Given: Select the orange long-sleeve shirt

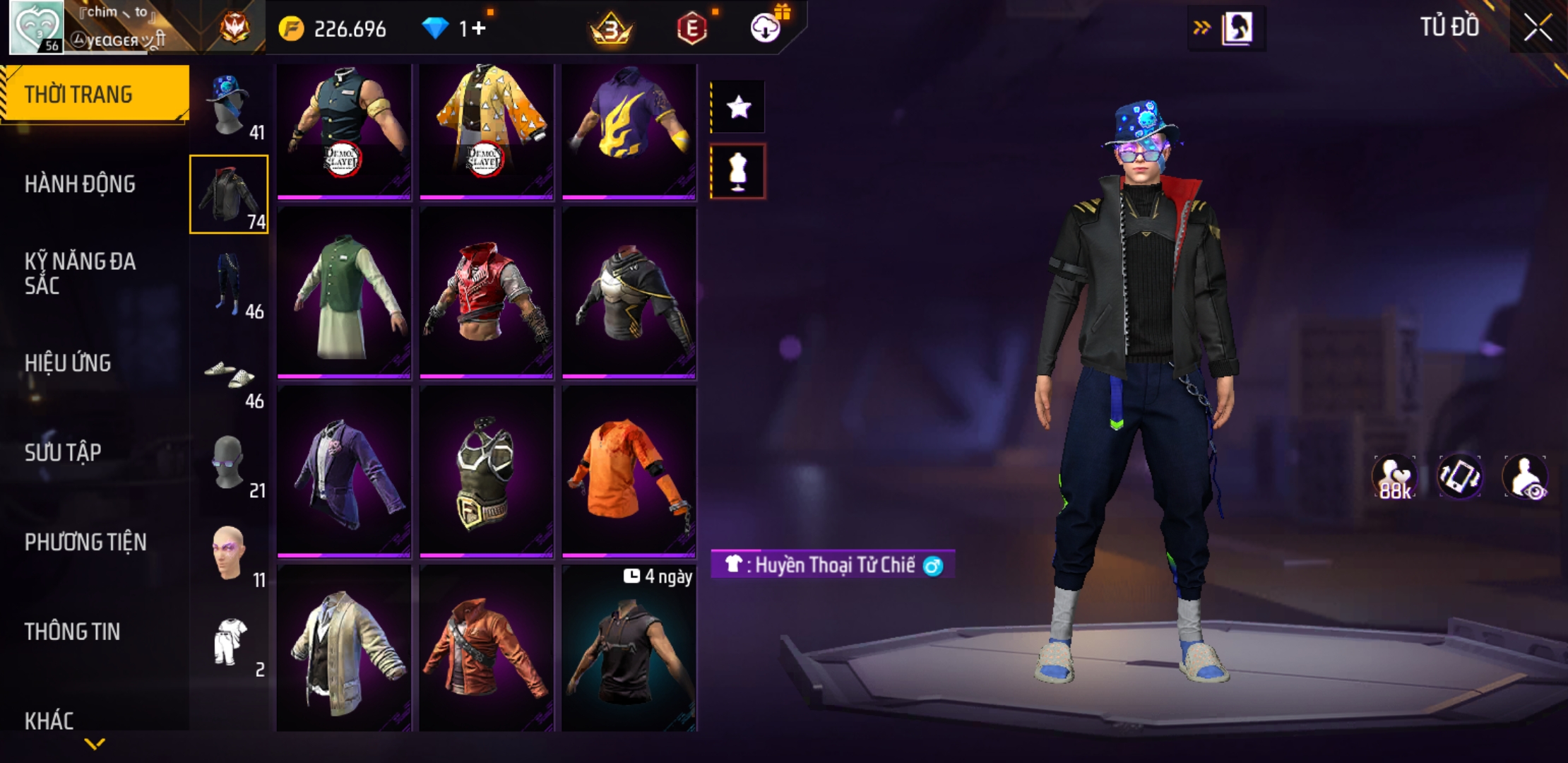Looking at the screenshot, I should 629,471.
